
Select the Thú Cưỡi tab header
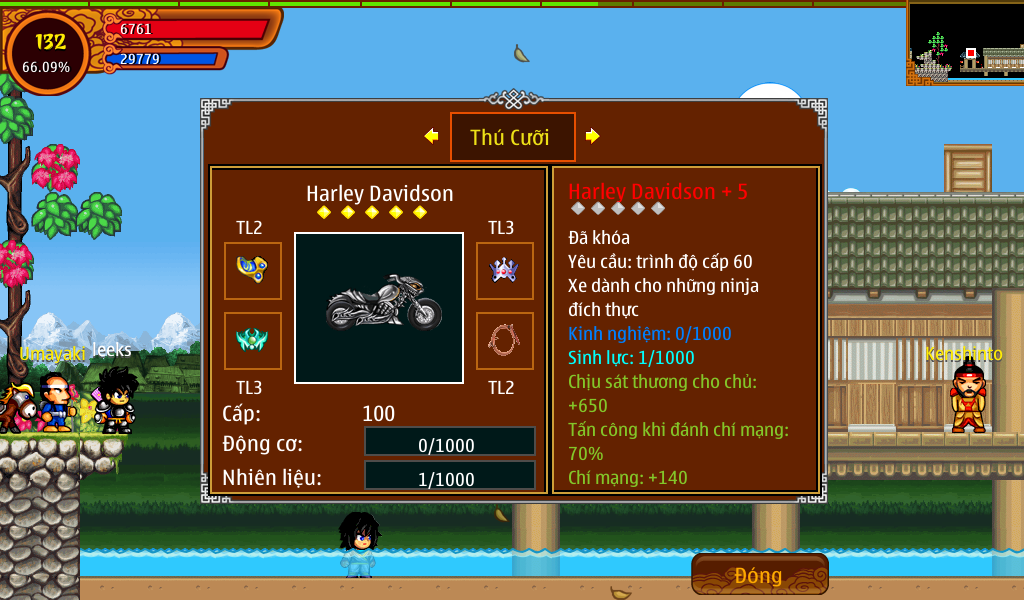point(512,137)
